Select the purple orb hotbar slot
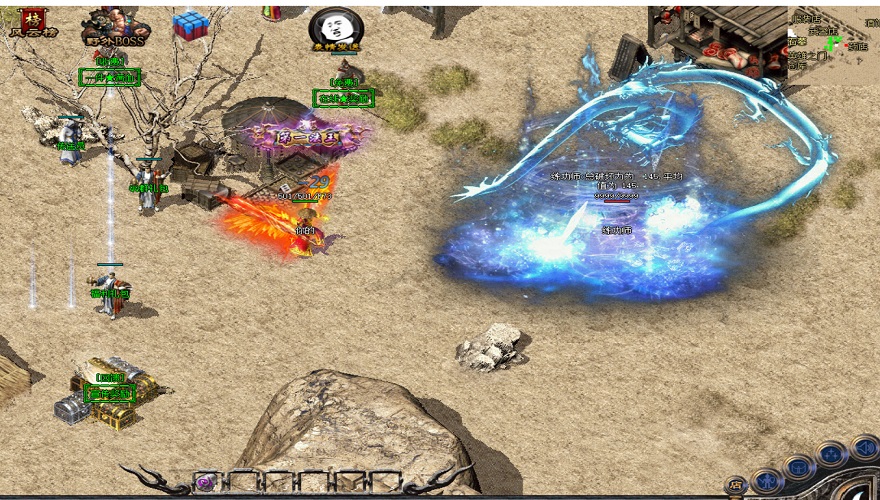The image size is (880, 500). (205, 482)
